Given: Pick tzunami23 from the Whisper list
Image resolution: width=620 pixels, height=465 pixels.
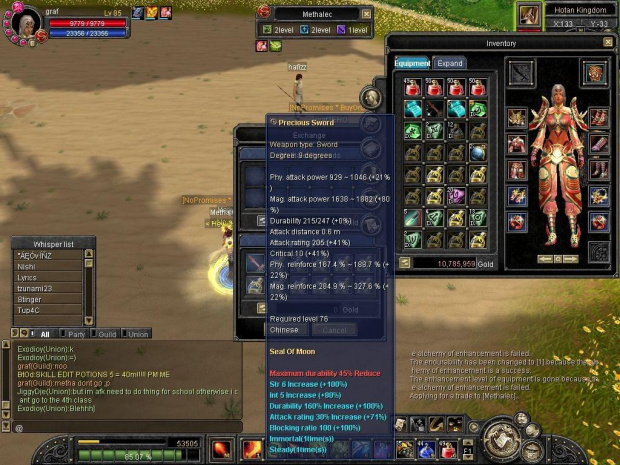Looking at the screenshot, I should point(33,287).
